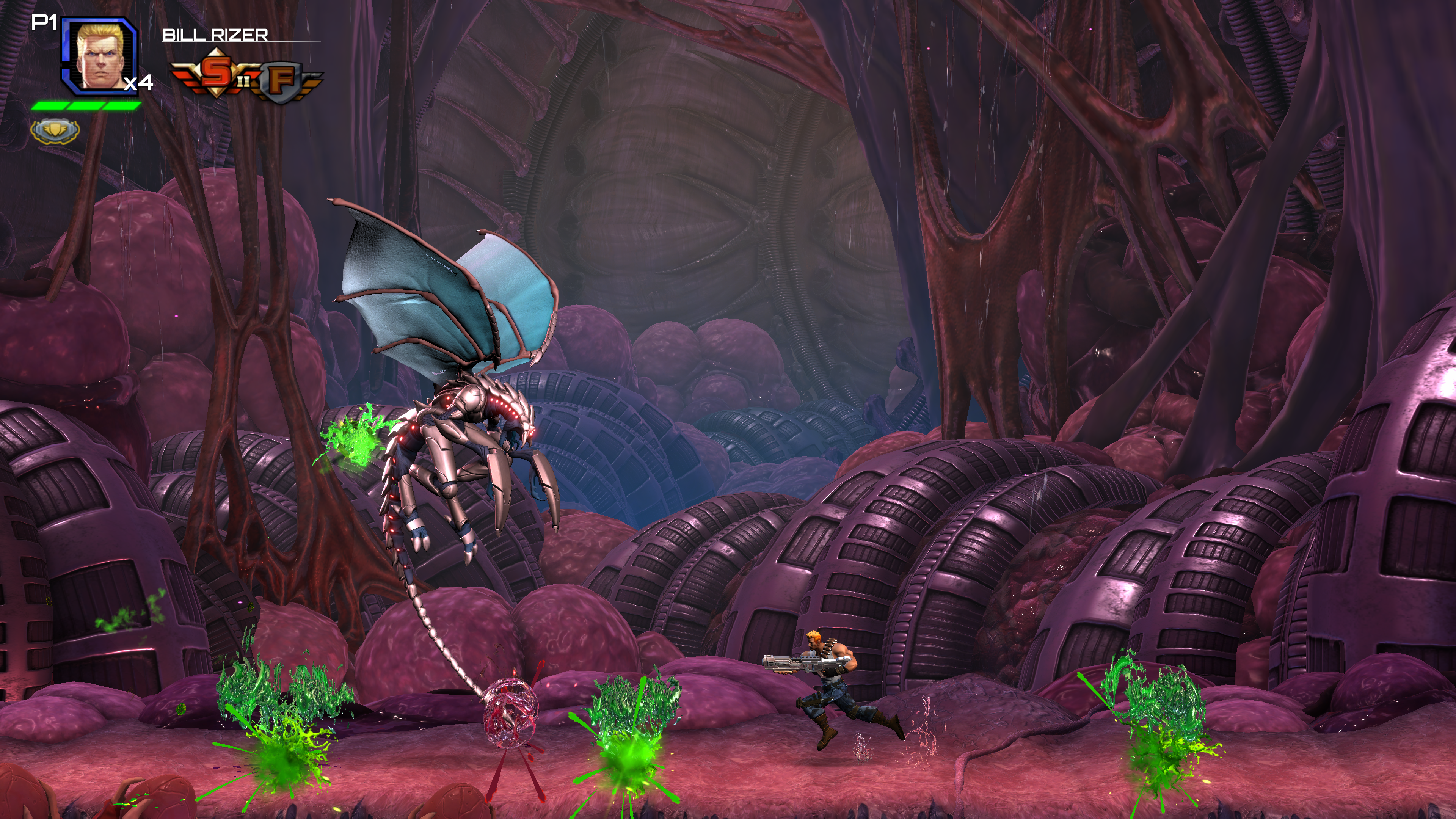The height and width of the screenshot is (819, 1456).
Task: Select the red S spread weapon icon
Action: (215, 73)
